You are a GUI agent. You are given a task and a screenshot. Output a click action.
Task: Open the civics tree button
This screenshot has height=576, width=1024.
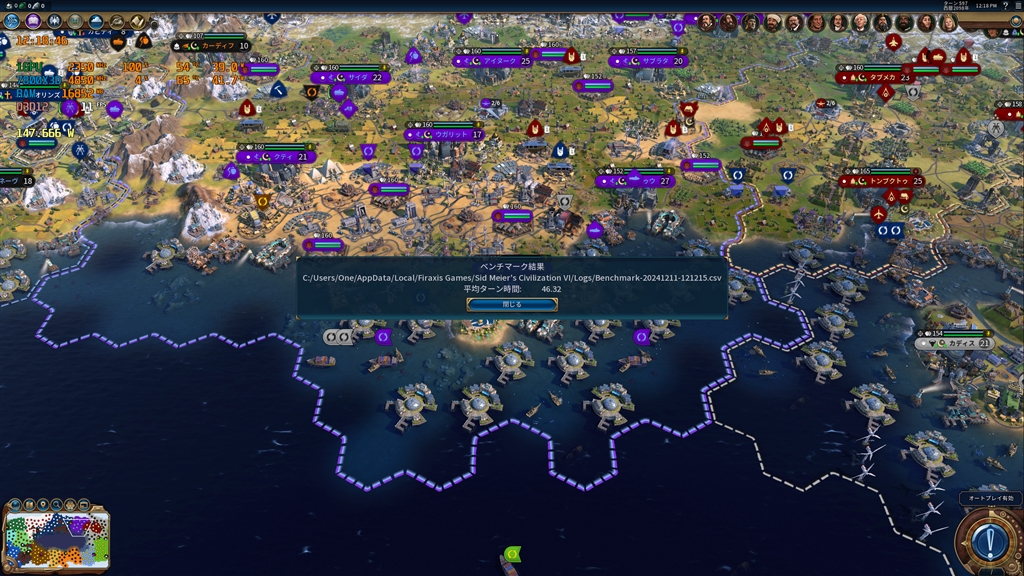(x=33, y=21)
